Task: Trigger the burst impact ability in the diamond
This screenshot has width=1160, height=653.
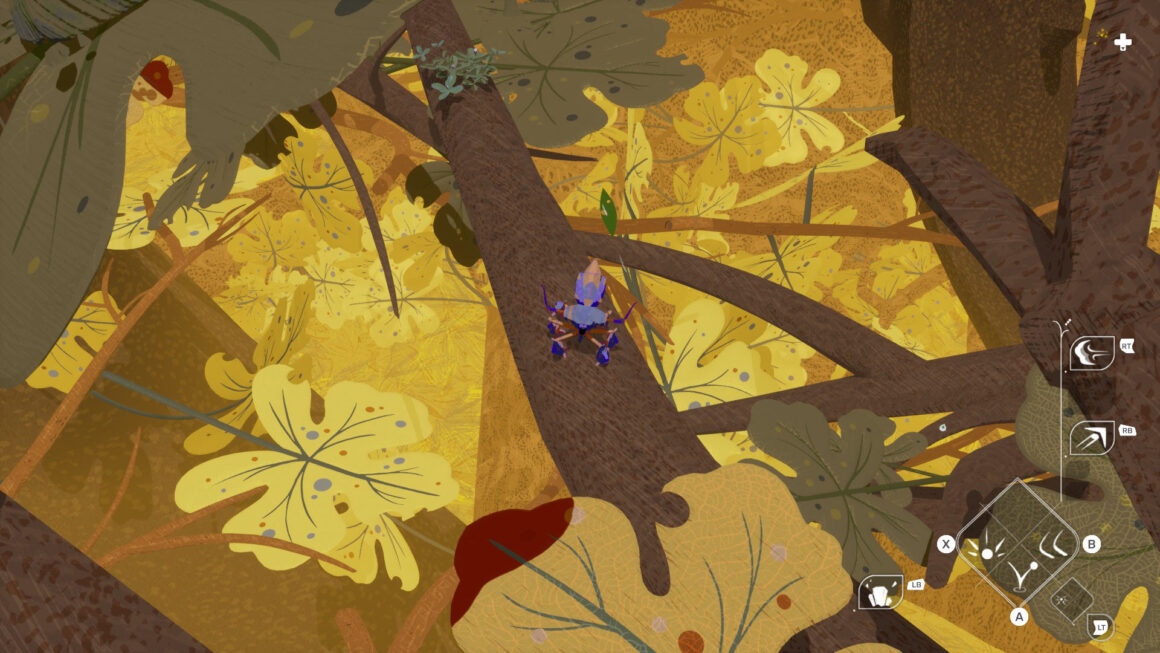Action: point(989,546)
